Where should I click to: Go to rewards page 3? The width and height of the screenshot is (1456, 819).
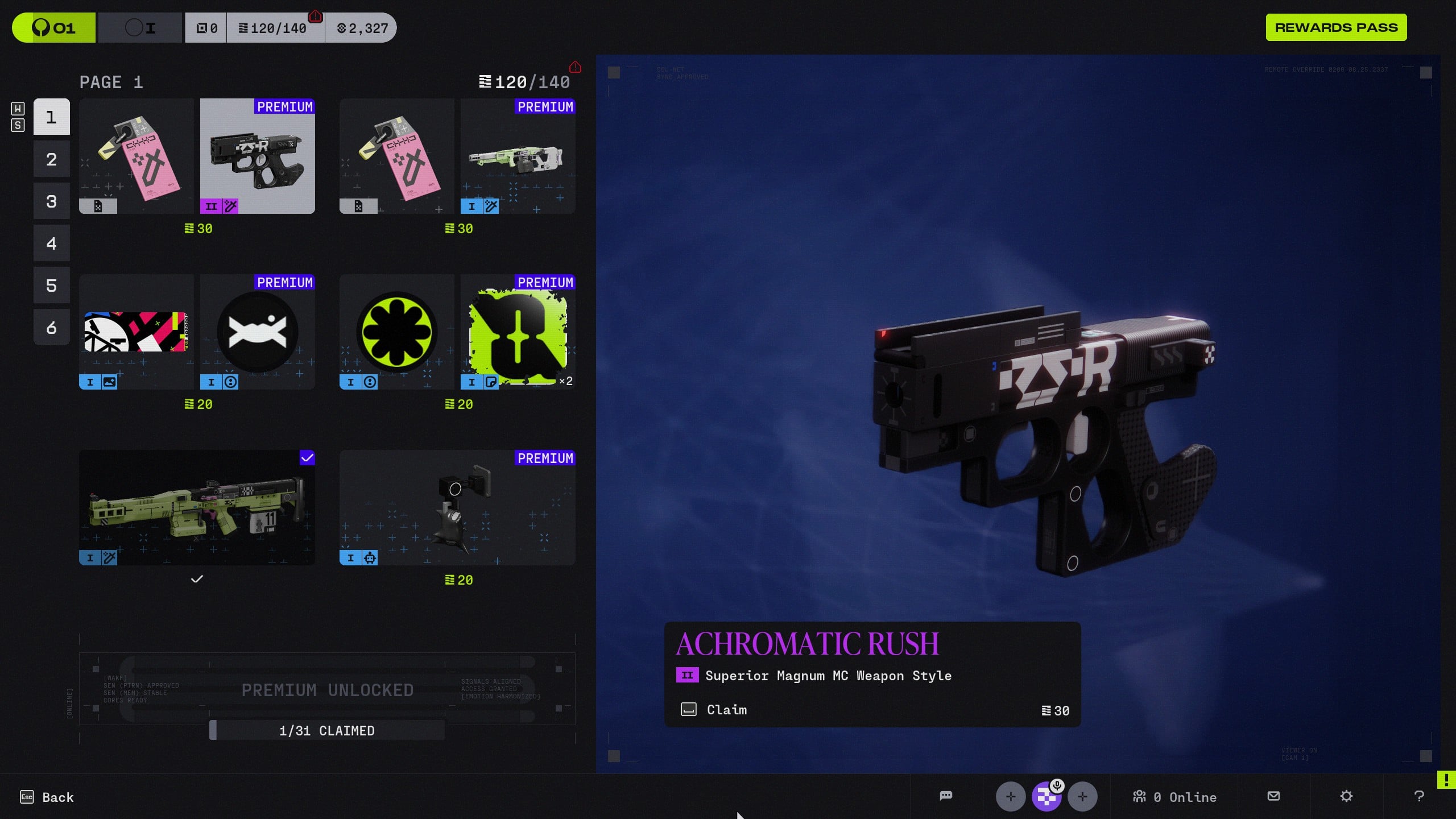[51, 201]
